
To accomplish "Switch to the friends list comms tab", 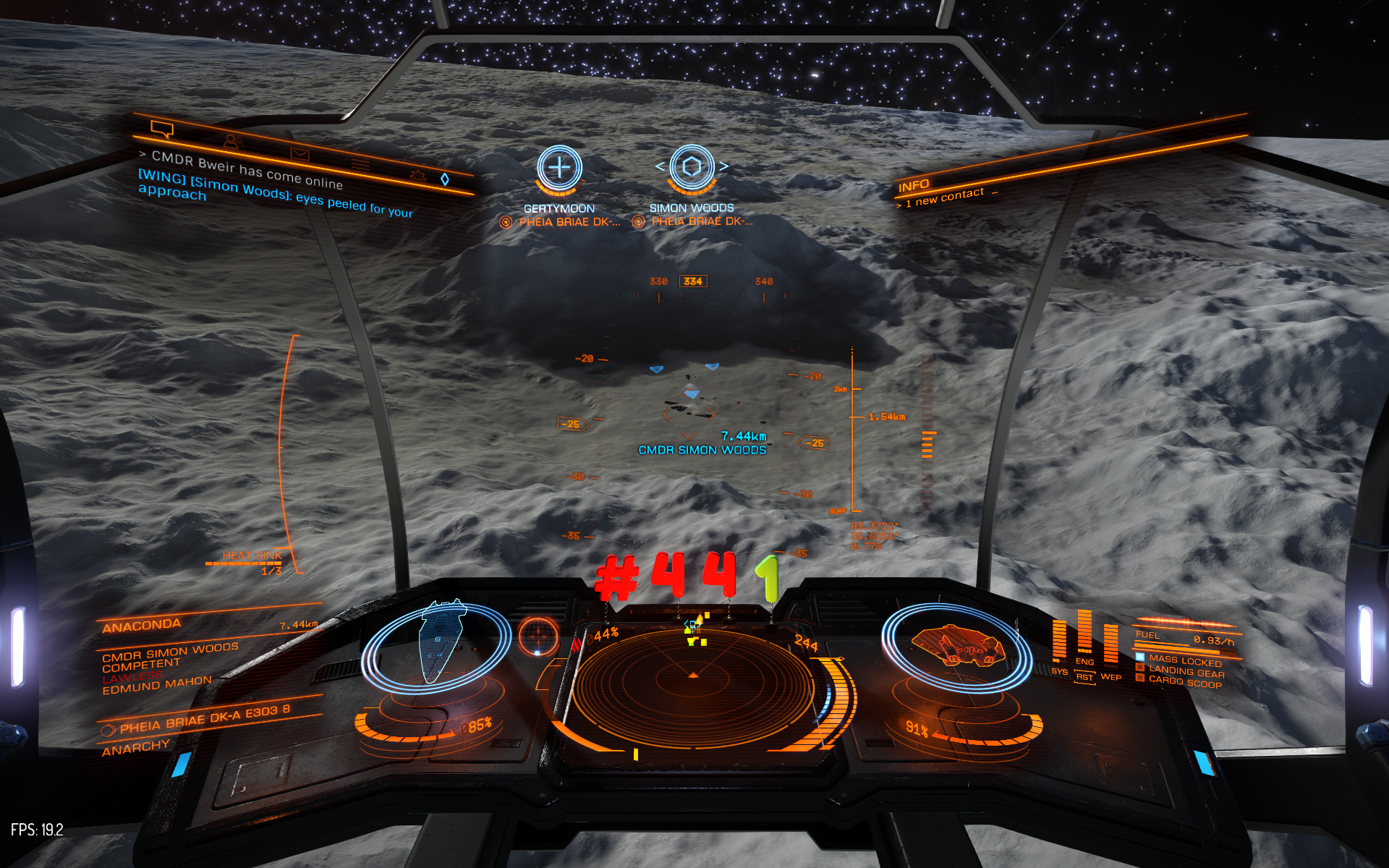I will [x=233, y=141].
